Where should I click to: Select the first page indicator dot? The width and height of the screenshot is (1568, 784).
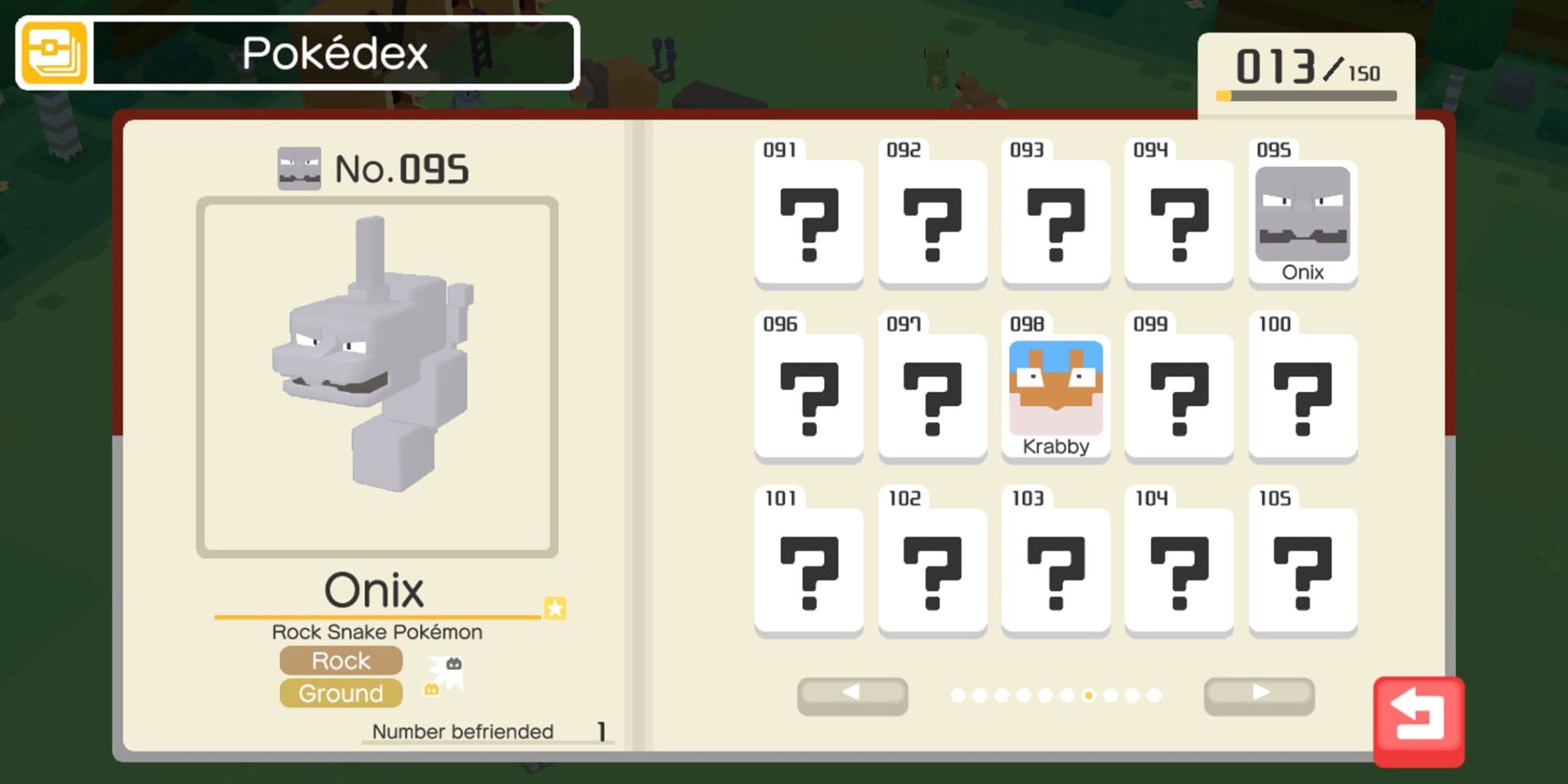click(958, 696)
